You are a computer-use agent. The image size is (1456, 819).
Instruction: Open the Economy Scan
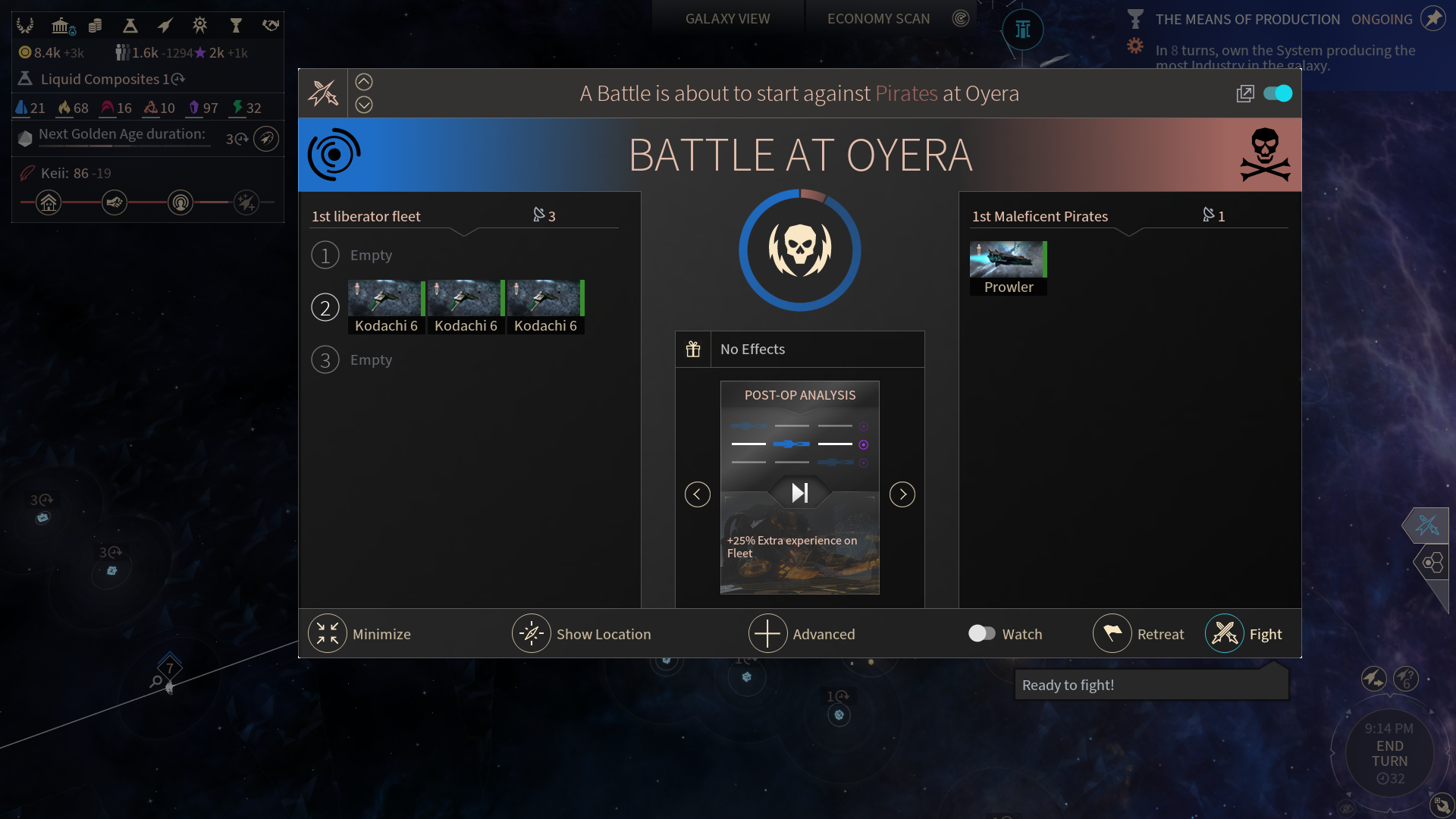click(878, 19)
